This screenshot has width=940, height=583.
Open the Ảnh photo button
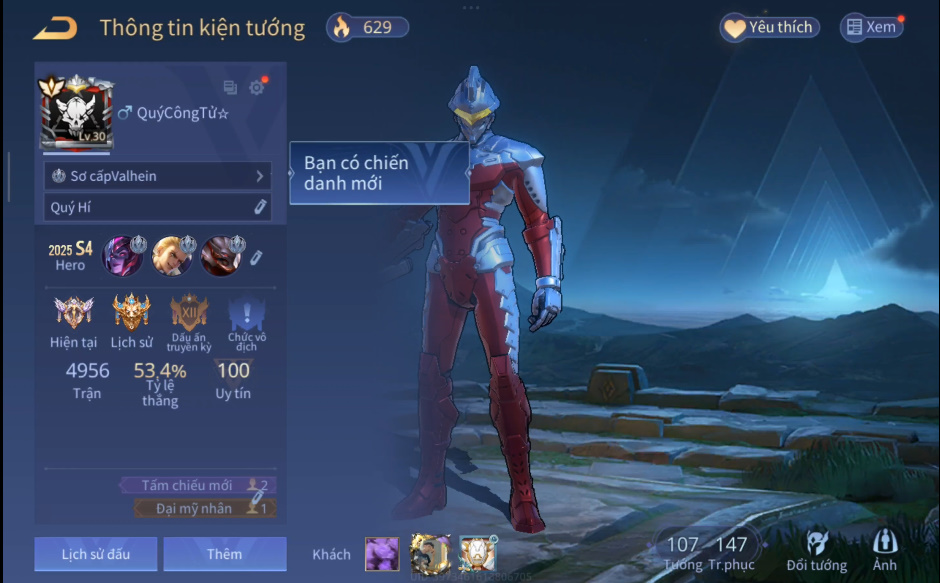(x=884, y=551)
